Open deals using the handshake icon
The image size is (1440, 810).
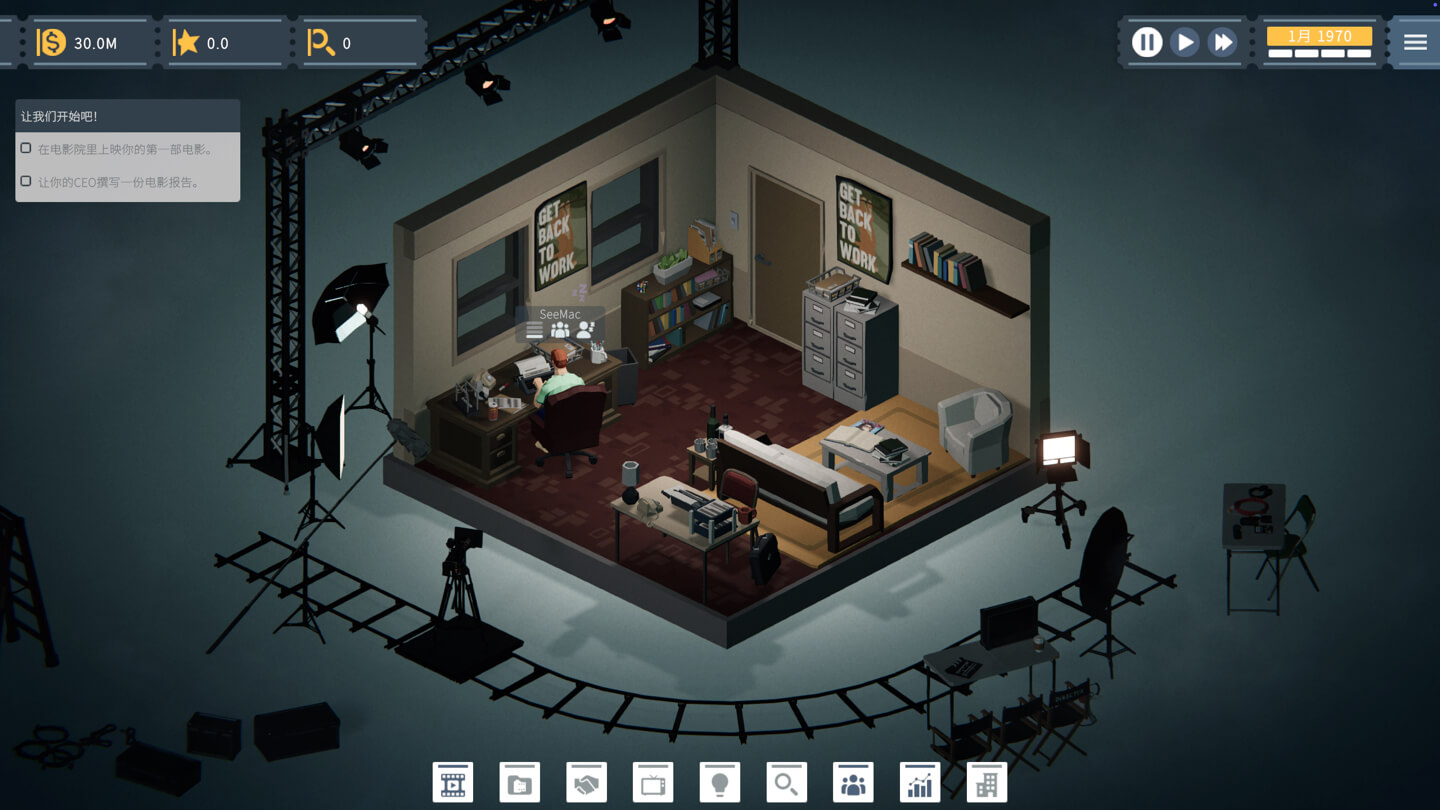click(x=586, y=782)
